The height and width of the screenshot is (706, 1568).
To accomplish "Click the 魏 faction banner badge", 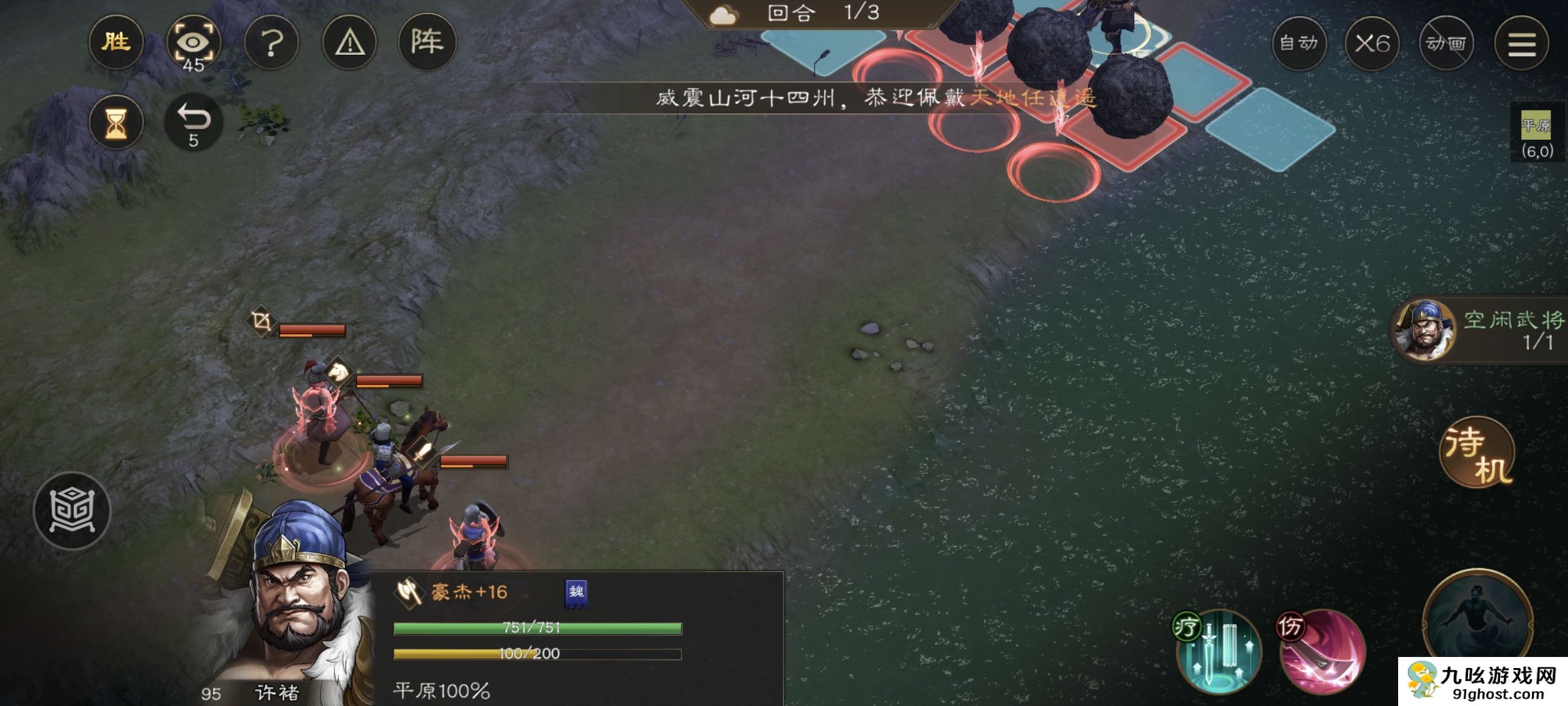I will [576, 594].
